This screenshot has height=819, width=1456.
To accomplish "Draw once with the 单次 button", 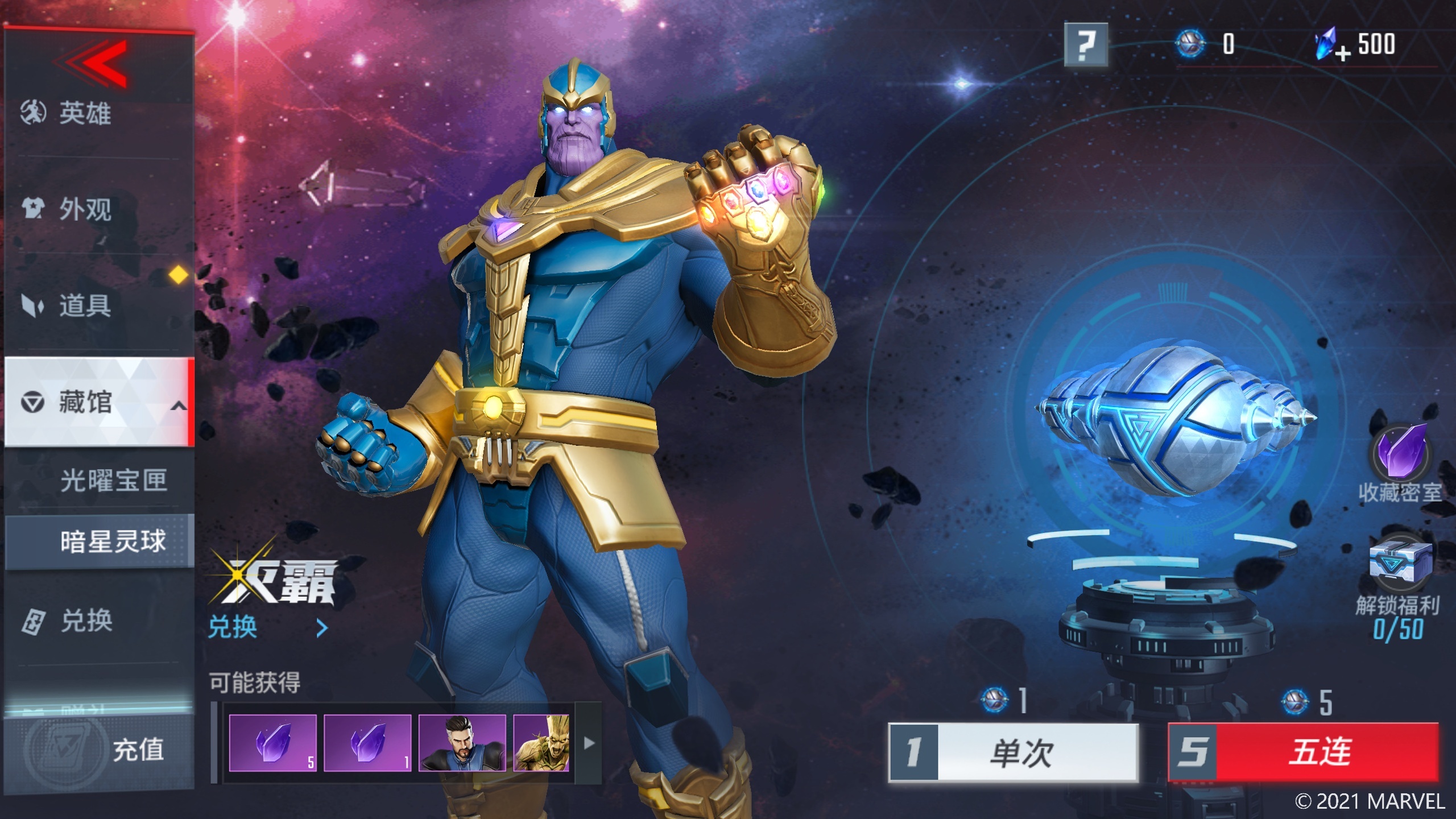I will tap(1014, 752).
